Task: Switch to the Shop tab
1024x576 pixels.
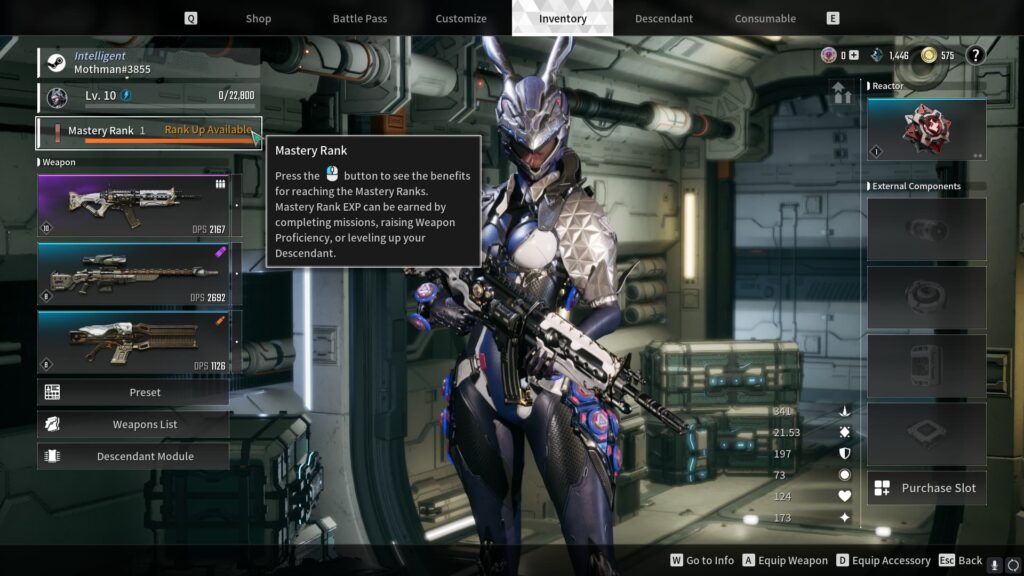Action: click(x=258, y=18)
